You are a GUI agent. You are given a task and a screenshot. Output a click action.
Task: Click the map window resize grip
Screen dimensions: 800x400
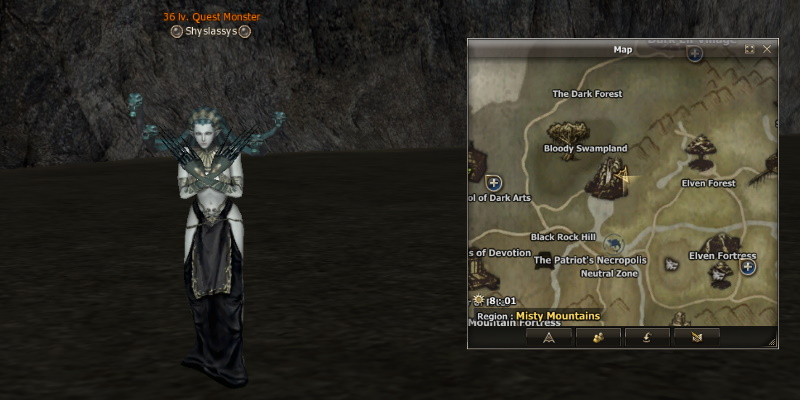click(772, 343)
